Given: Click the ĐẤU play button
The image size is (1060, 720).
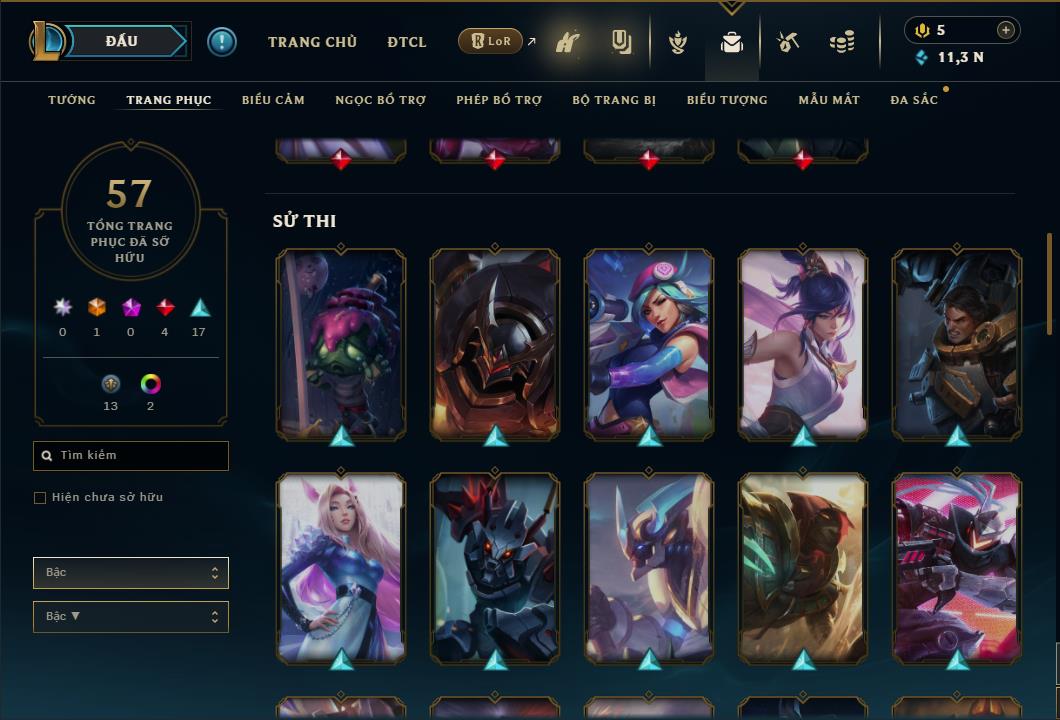Looking at the screenshot, I should (122, 41).
